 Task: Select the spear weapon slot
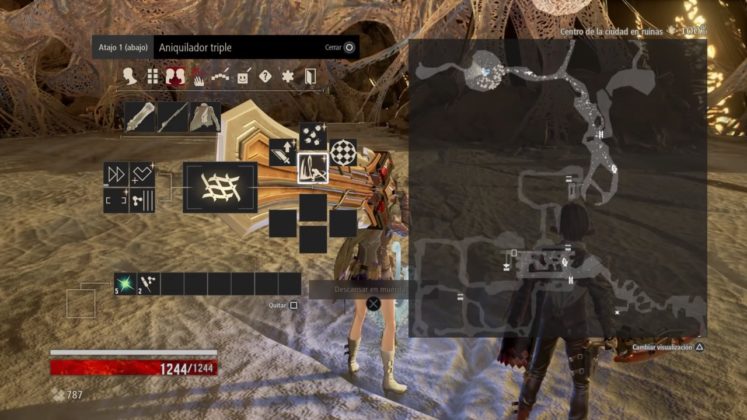(172, 117)
